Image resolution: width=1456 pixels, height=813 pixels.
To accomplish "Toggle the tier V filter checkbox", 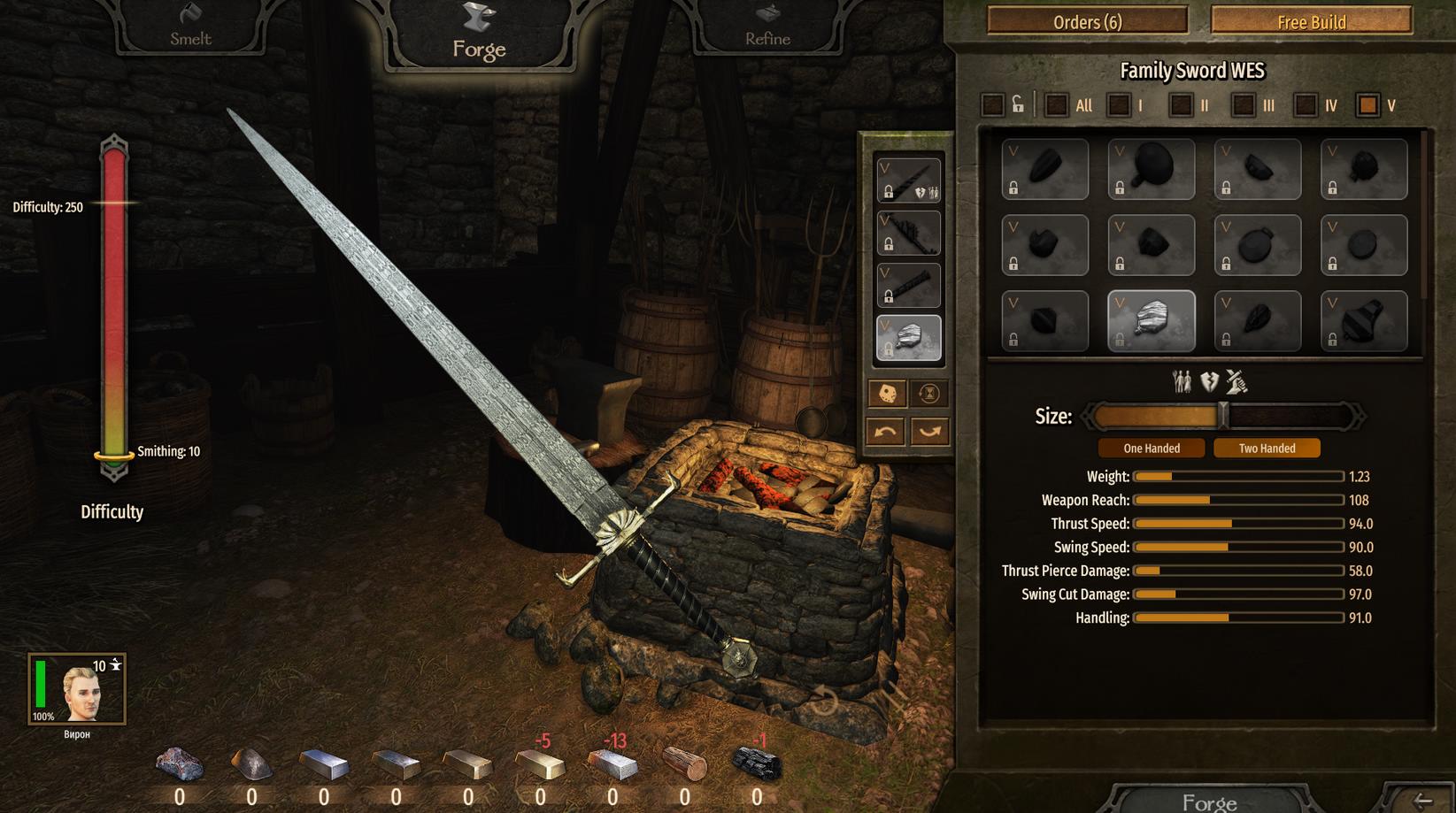I will 1368,105.
